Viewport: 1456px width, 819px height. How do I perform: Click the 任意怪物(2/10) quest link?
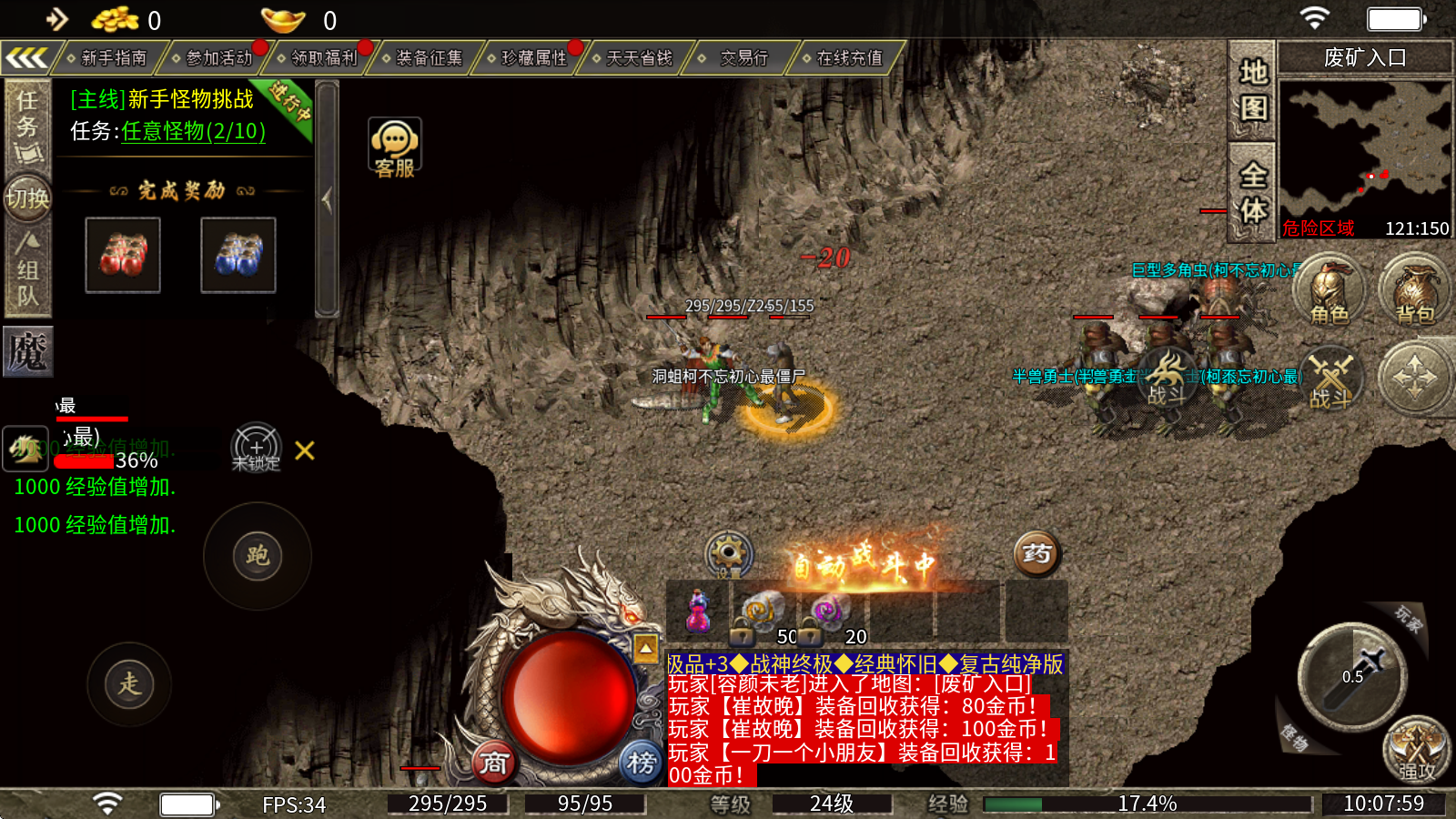point(193,131)
